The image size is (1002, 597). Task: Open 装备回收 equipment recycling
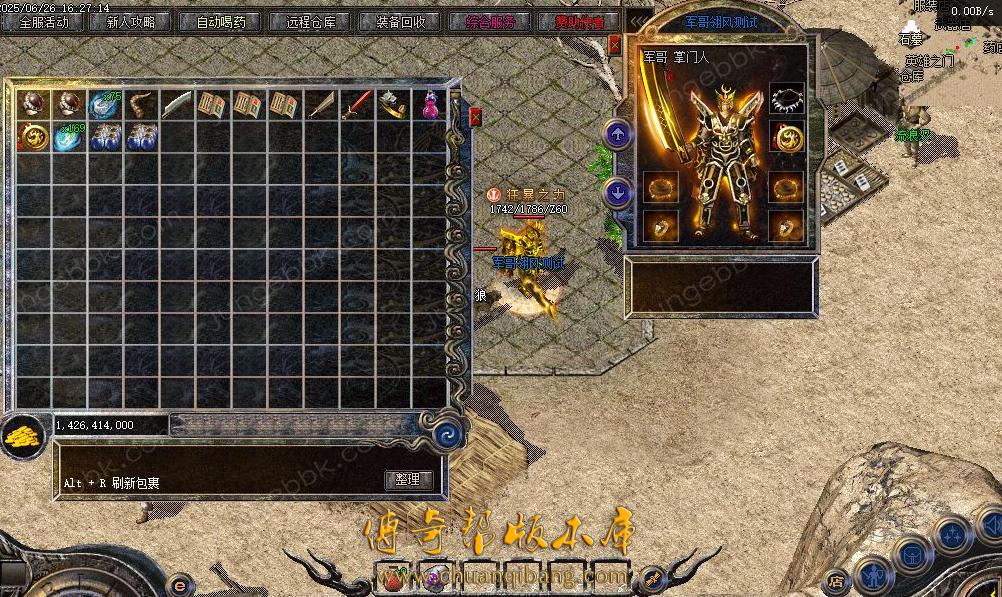click(401, 22)
